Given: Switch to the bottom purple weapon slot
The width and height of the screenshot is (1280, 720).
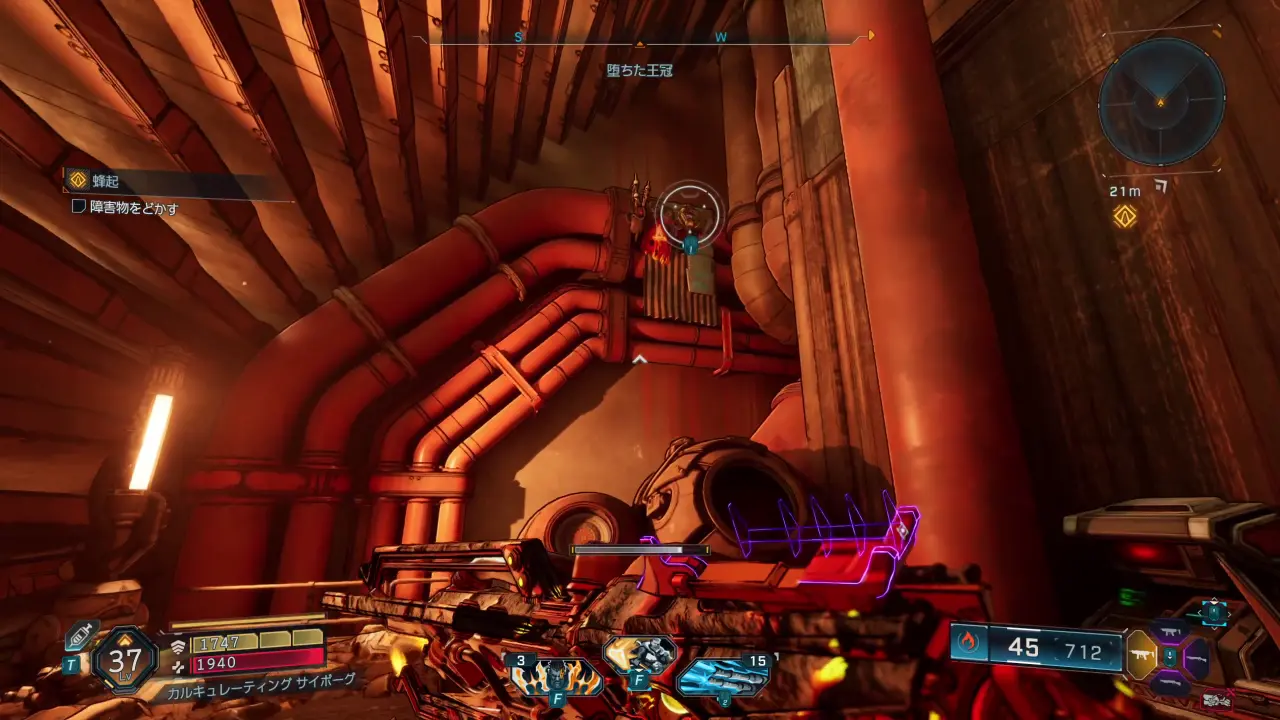Looking at the screenshot, I should (1169, 683).
